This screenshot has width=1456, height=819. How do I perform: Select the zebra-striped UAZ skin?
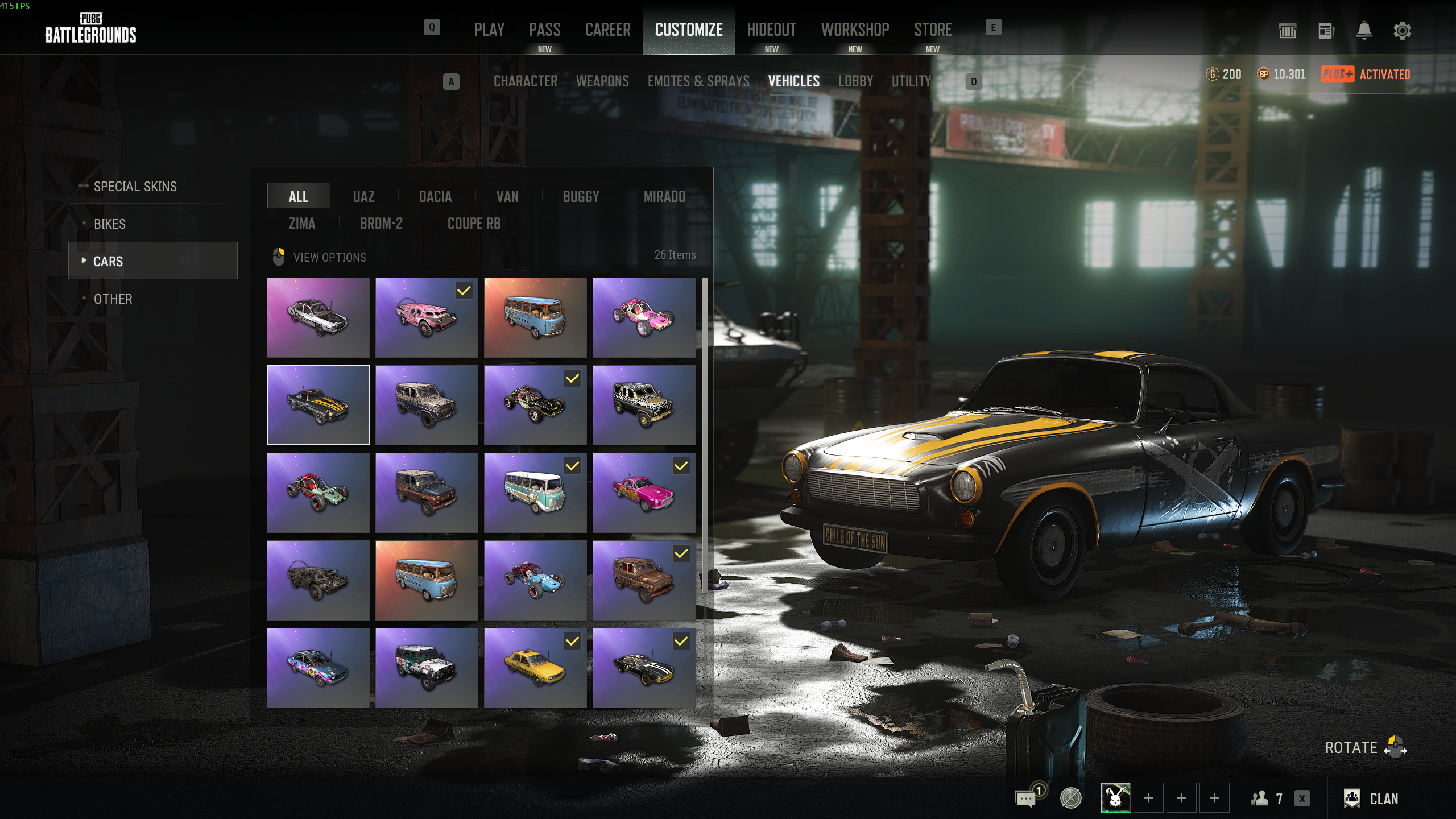tap(643, 405)
